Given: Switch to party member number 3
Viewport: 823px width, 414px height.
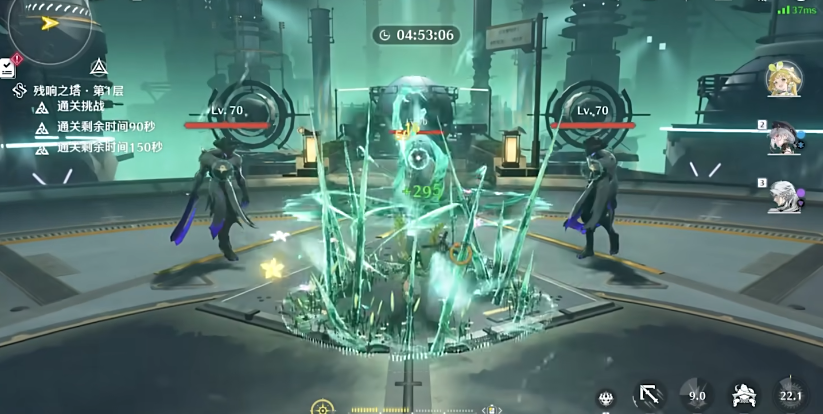Looking at the screenshot, I should 781,195.
